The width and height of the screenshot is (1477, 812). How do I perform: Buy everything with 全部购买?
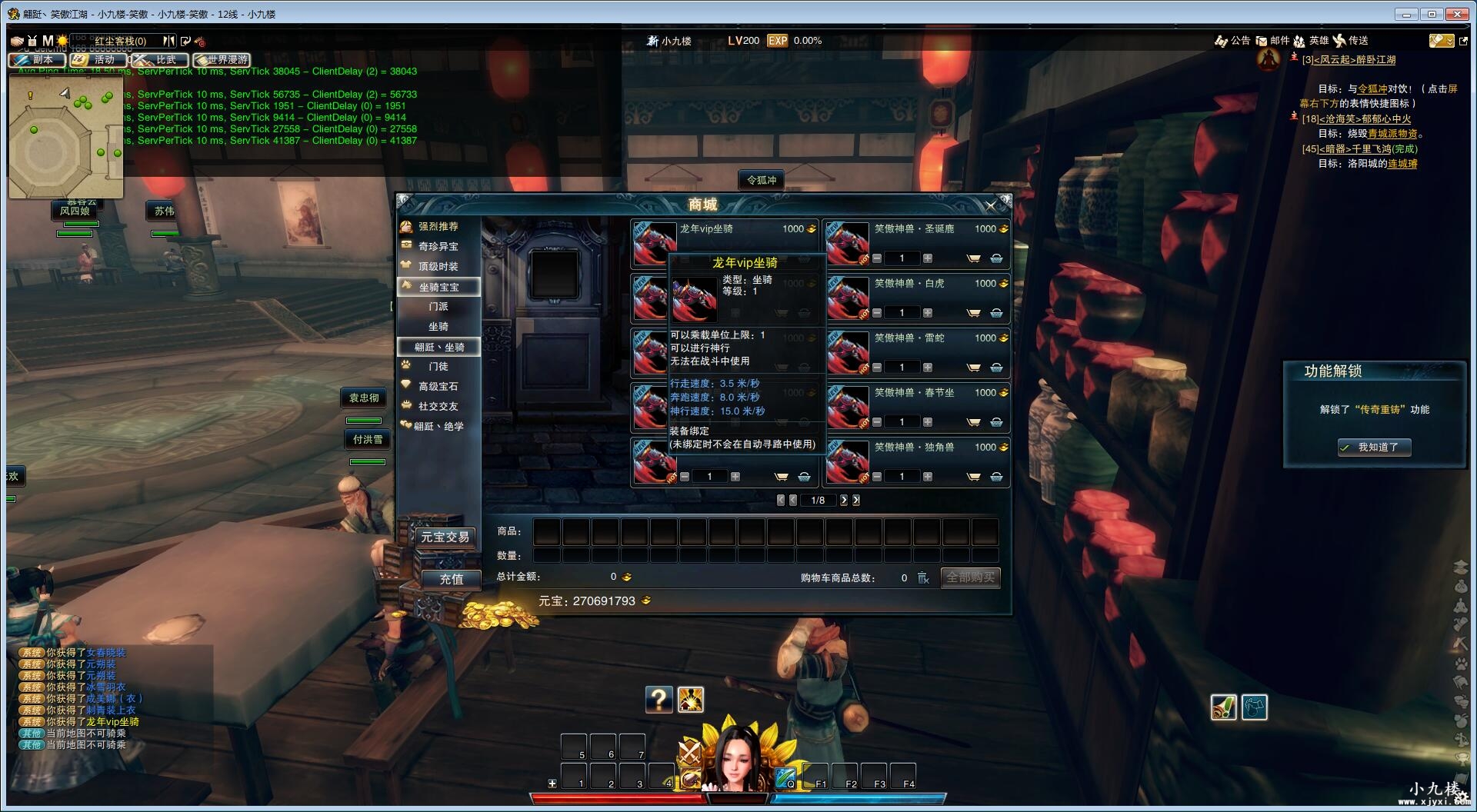[970, 577]
